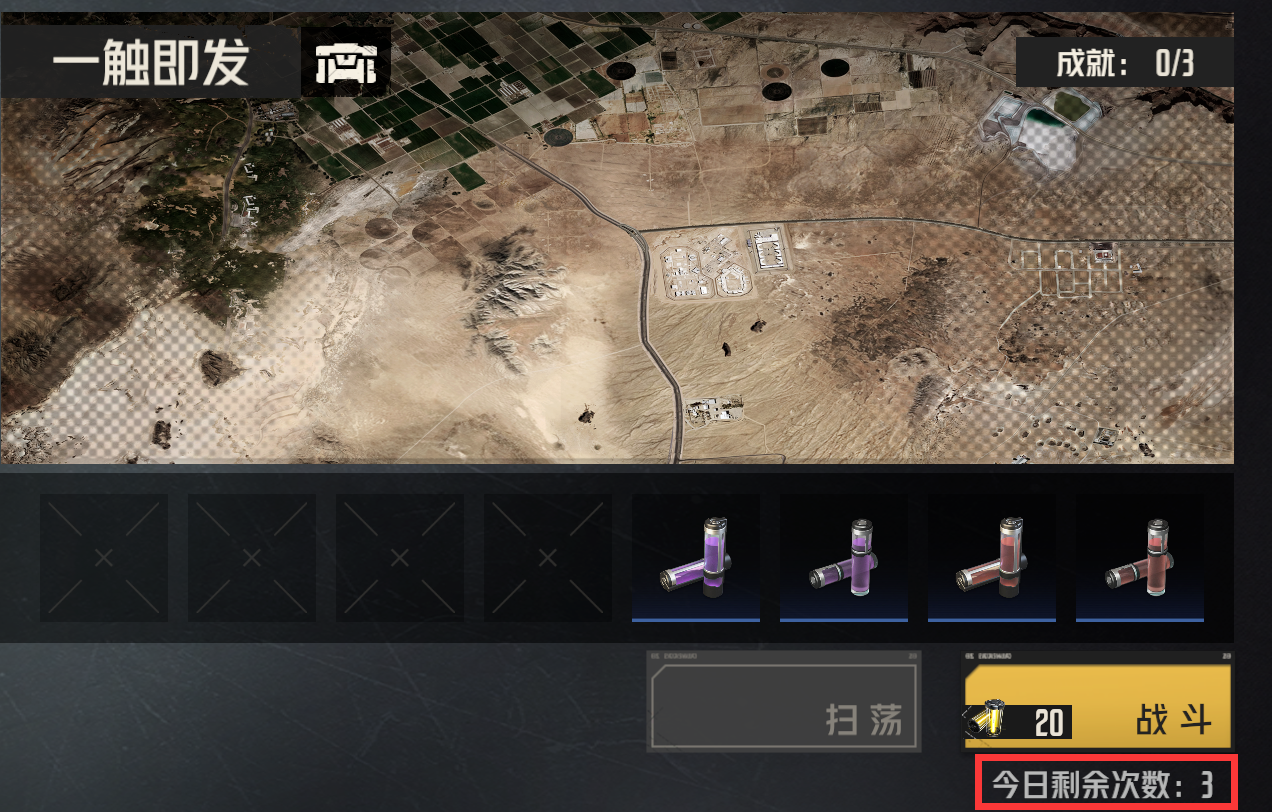The image size is (1272, 812).
Task: Open the 成就 0/3 achievements panel
Action: tap(1124, 64)
